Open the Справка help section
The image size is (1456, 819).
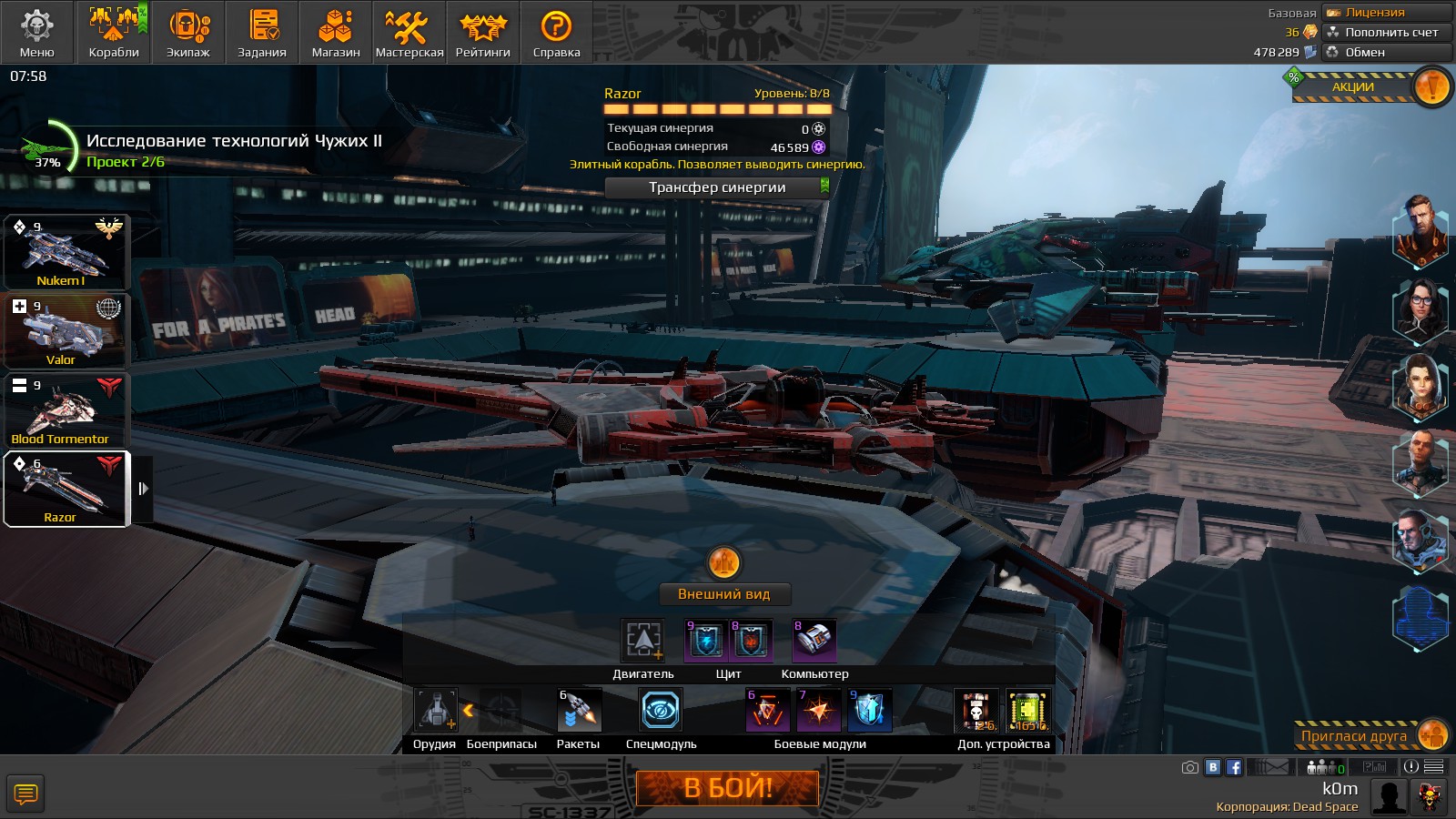[556, 33]
